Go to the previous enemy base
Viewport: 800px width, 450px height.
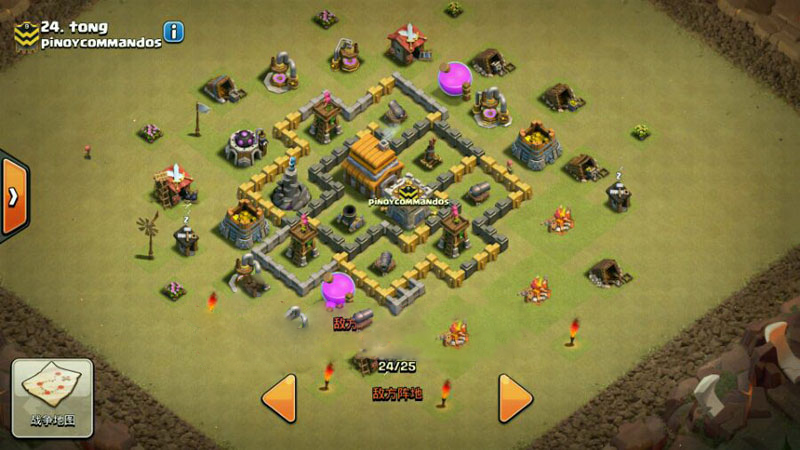(279, 398)
